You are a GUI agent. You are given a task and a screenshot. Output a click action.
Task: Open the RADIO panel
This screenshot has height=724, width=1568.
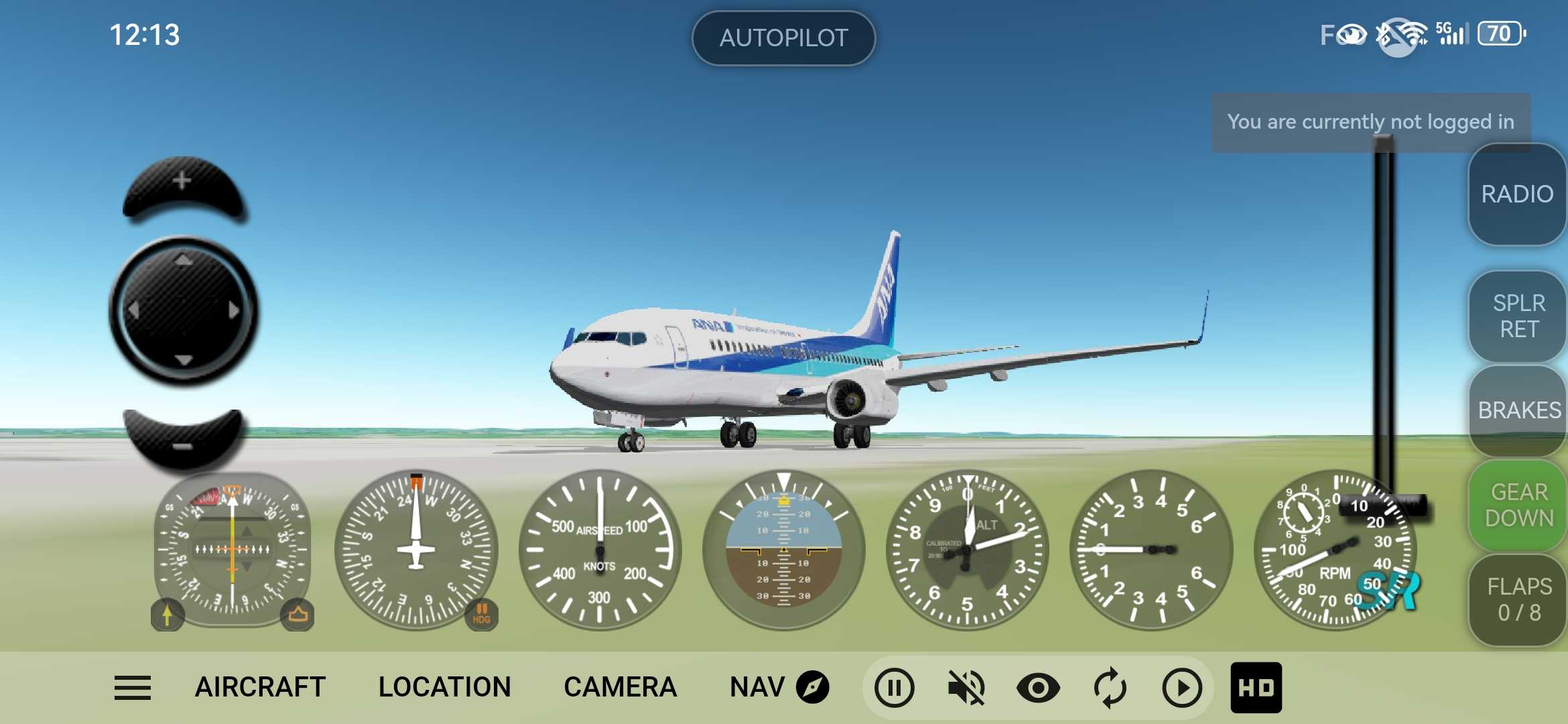pyautogui.click(x=1517, y=194)
